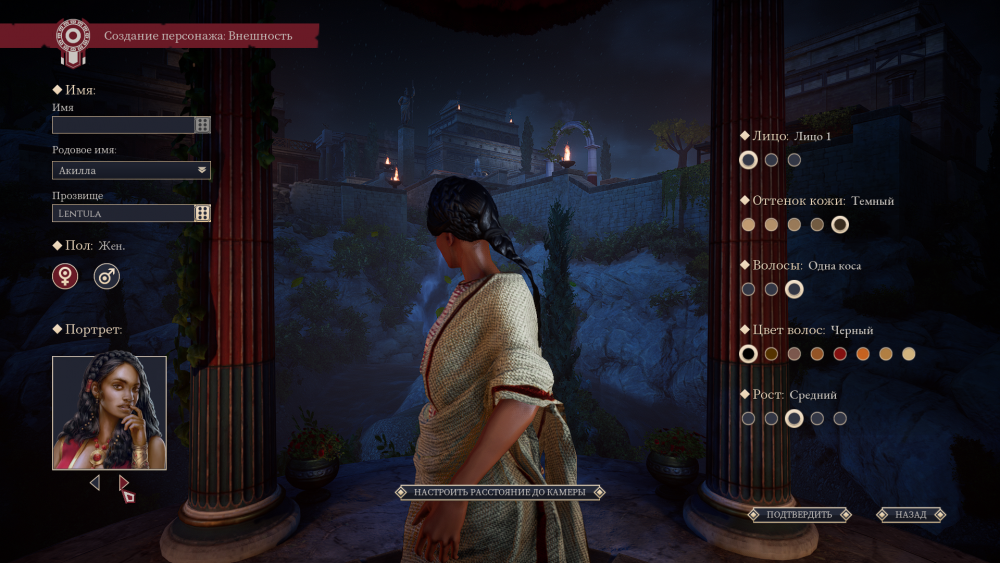Click the empty first name input field

click(x=123, y=125)
